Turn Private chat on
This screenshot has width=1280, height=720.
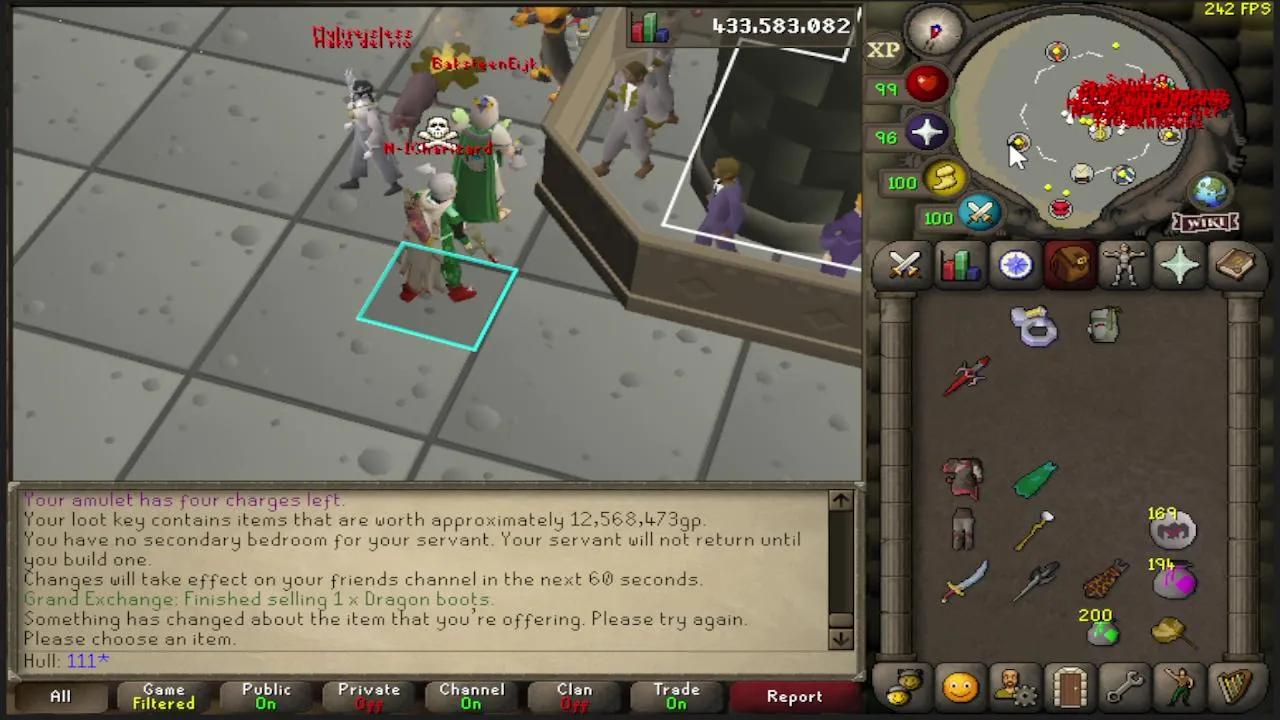coord(368,696)
